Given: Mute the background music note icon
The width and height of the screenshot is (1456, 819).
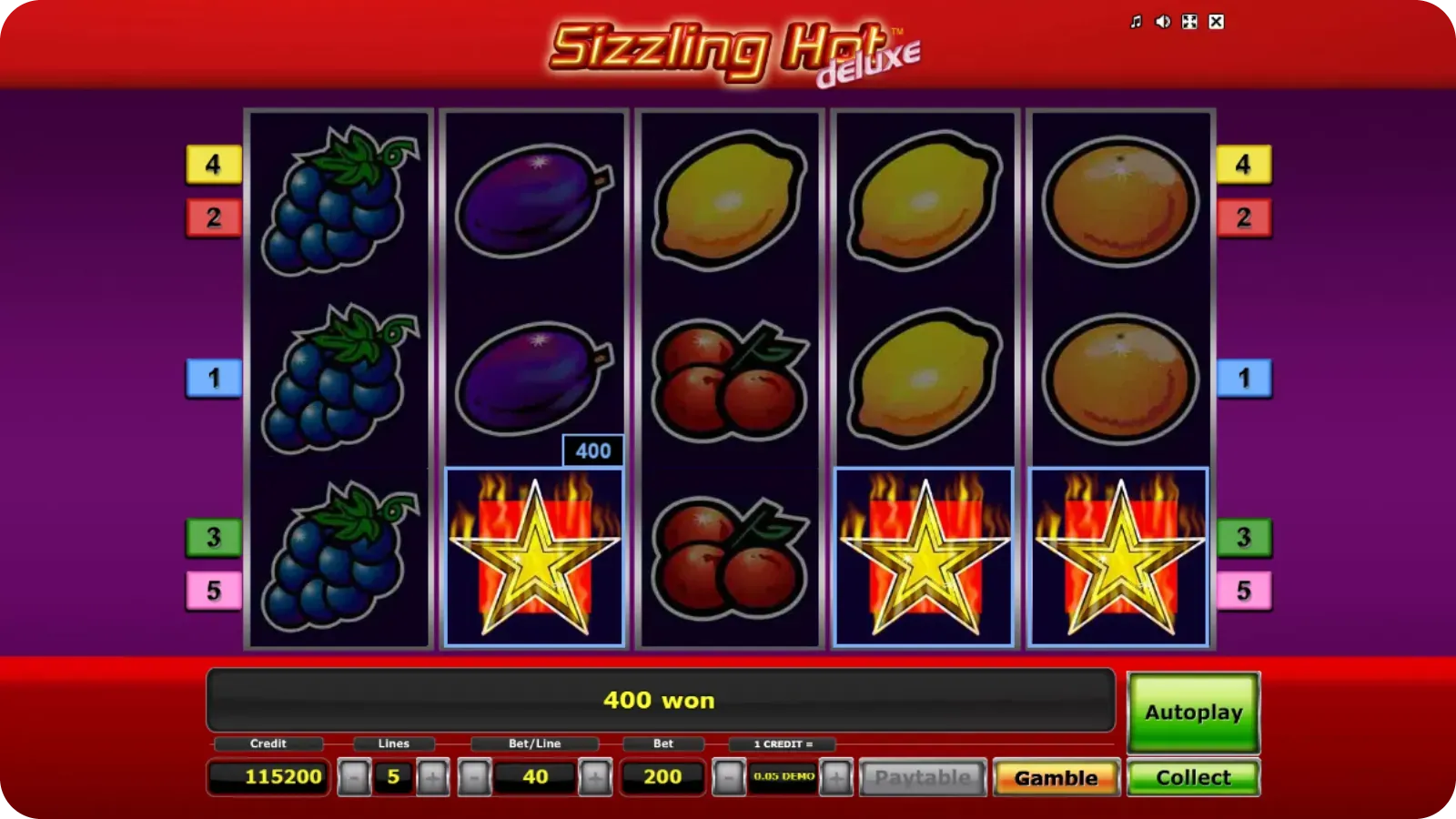Looking at the screenshot, I should pyautogui.click(x=1135, y=20).
